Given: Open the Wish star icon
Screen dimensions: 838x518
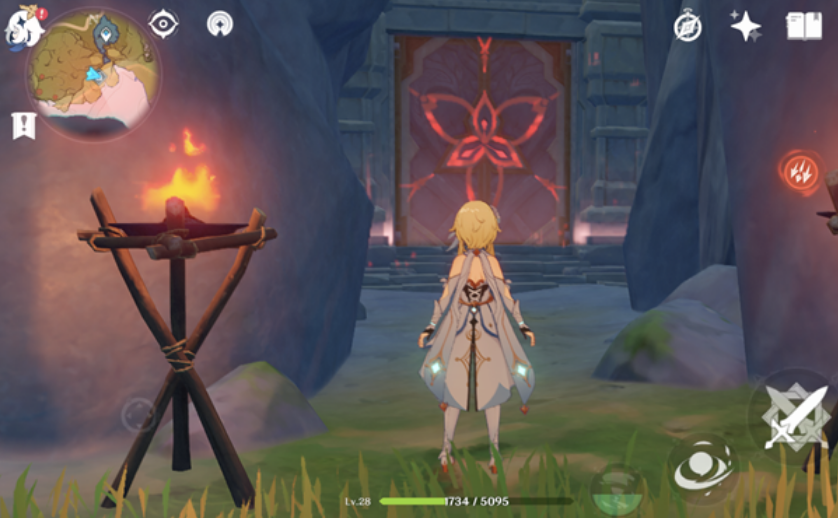Looking at the screenshot, I should (746, 26).
